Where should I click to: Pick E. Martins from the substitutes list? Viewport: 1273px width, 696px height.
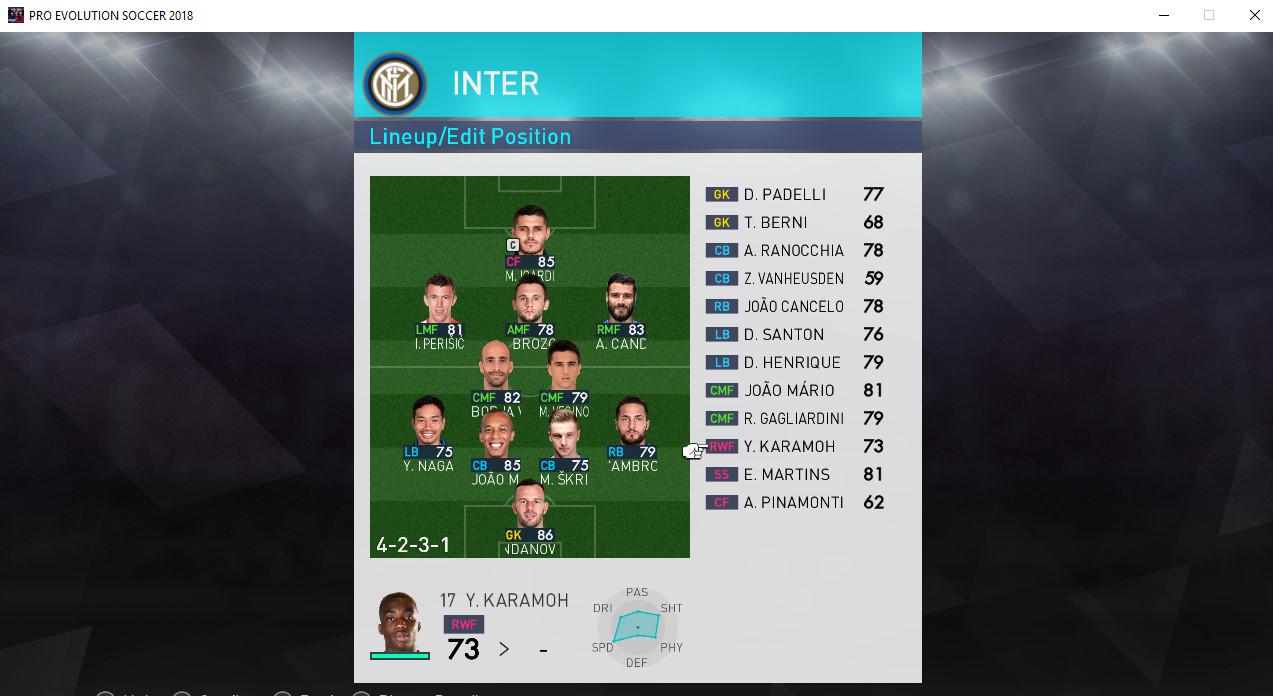(x=794, y=475)
